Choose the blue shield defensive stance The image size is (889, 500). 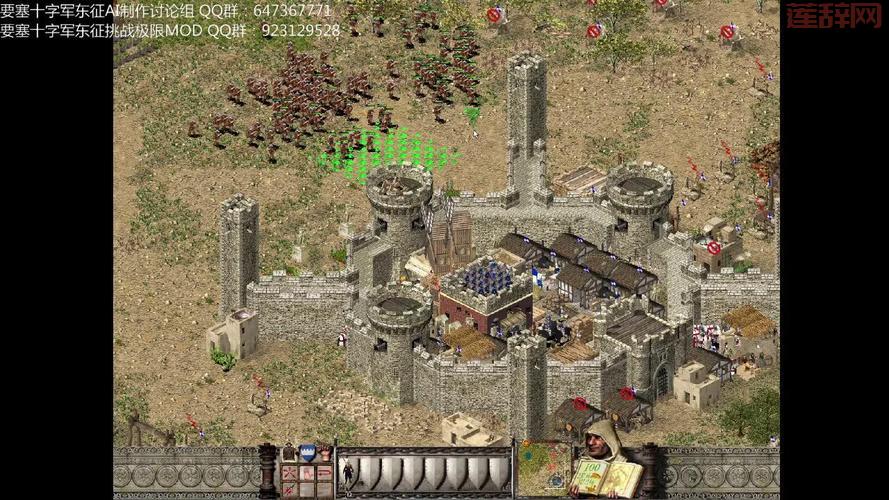click(x=307, y=452)
